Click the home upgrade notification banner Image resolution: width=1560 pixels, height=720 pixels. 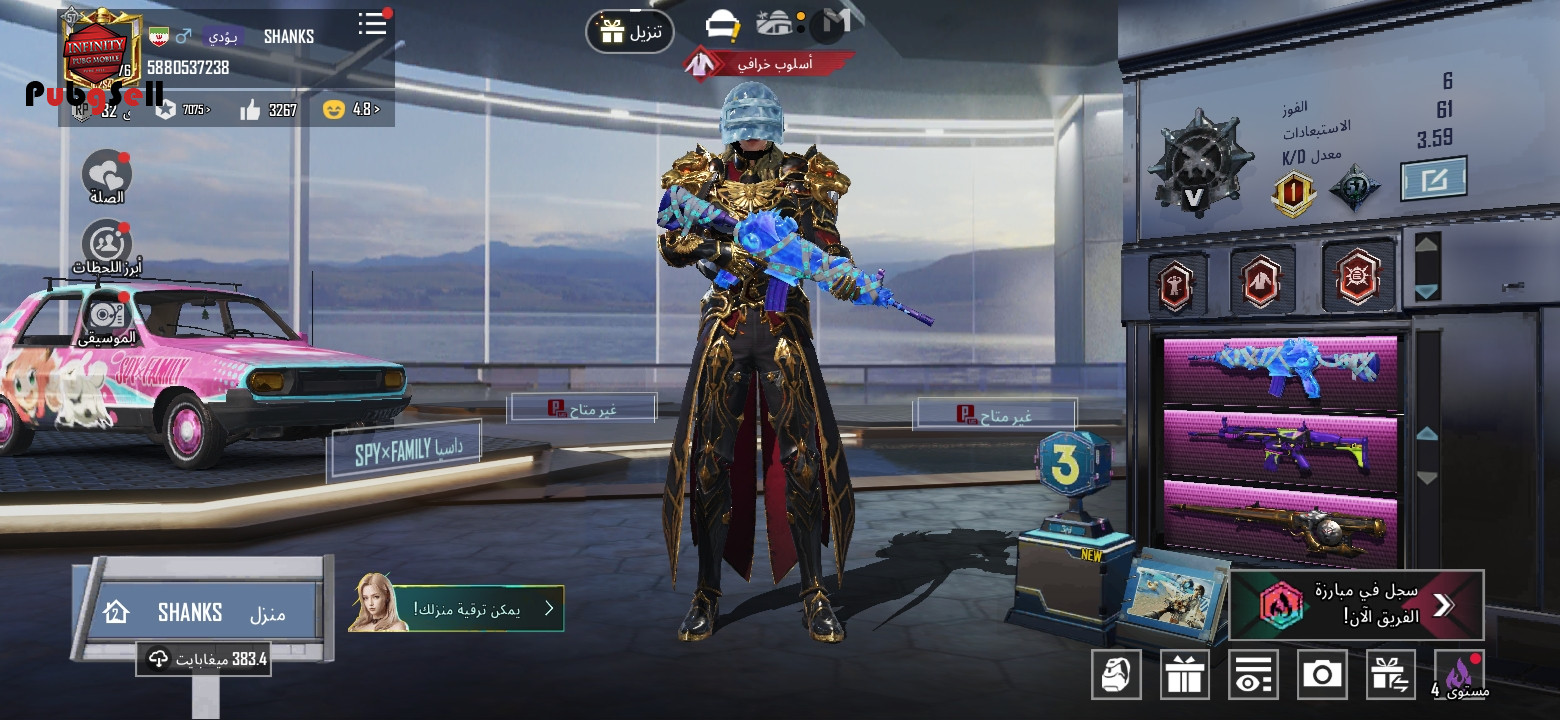(458, 608)
